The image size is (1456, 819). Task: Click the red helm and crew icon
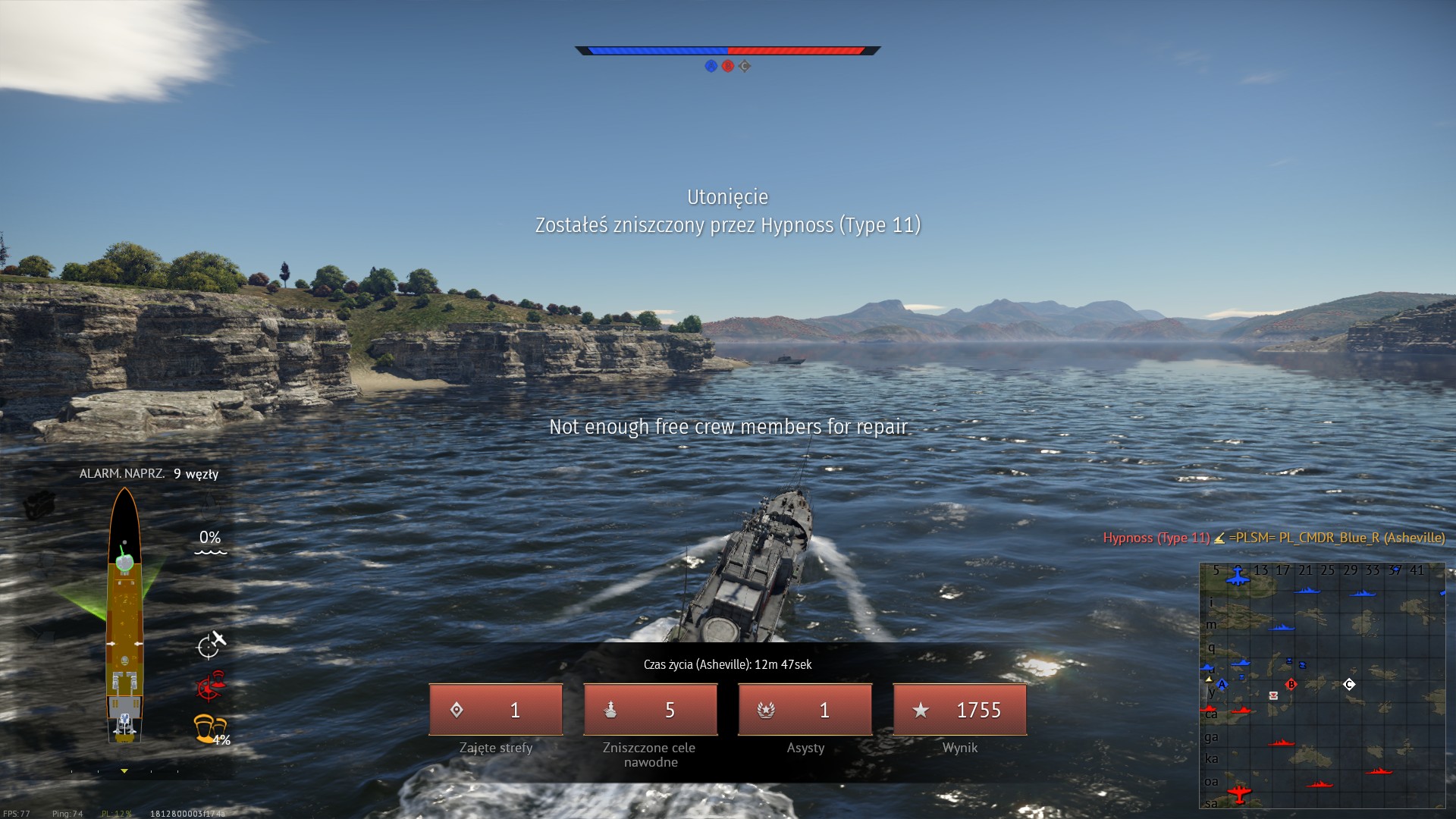pyautogui.click(x=211, y=686)
